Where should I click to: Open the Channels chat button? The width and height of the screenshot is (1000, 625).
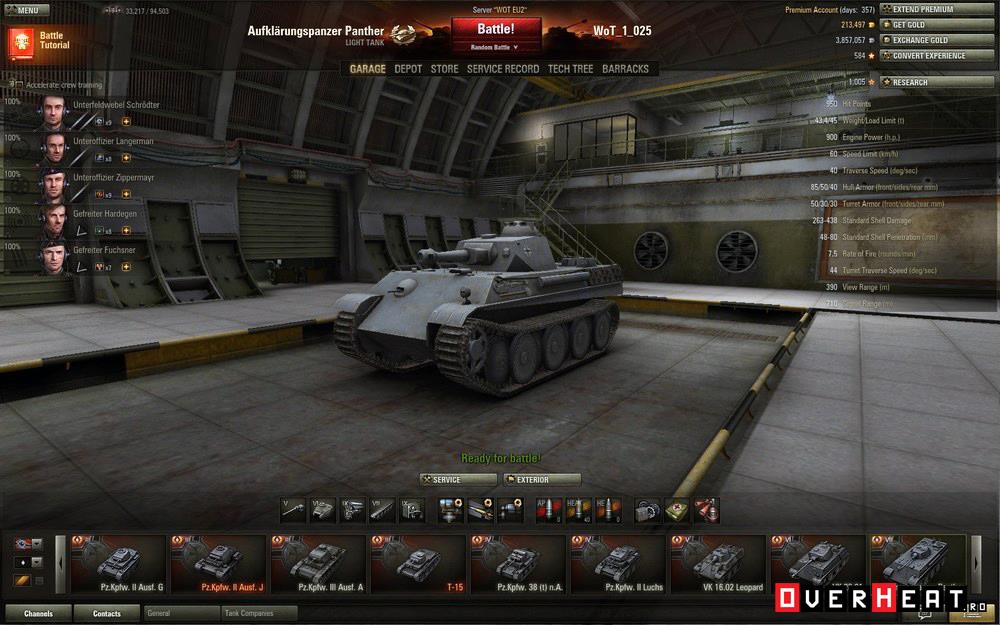(39, 613)
